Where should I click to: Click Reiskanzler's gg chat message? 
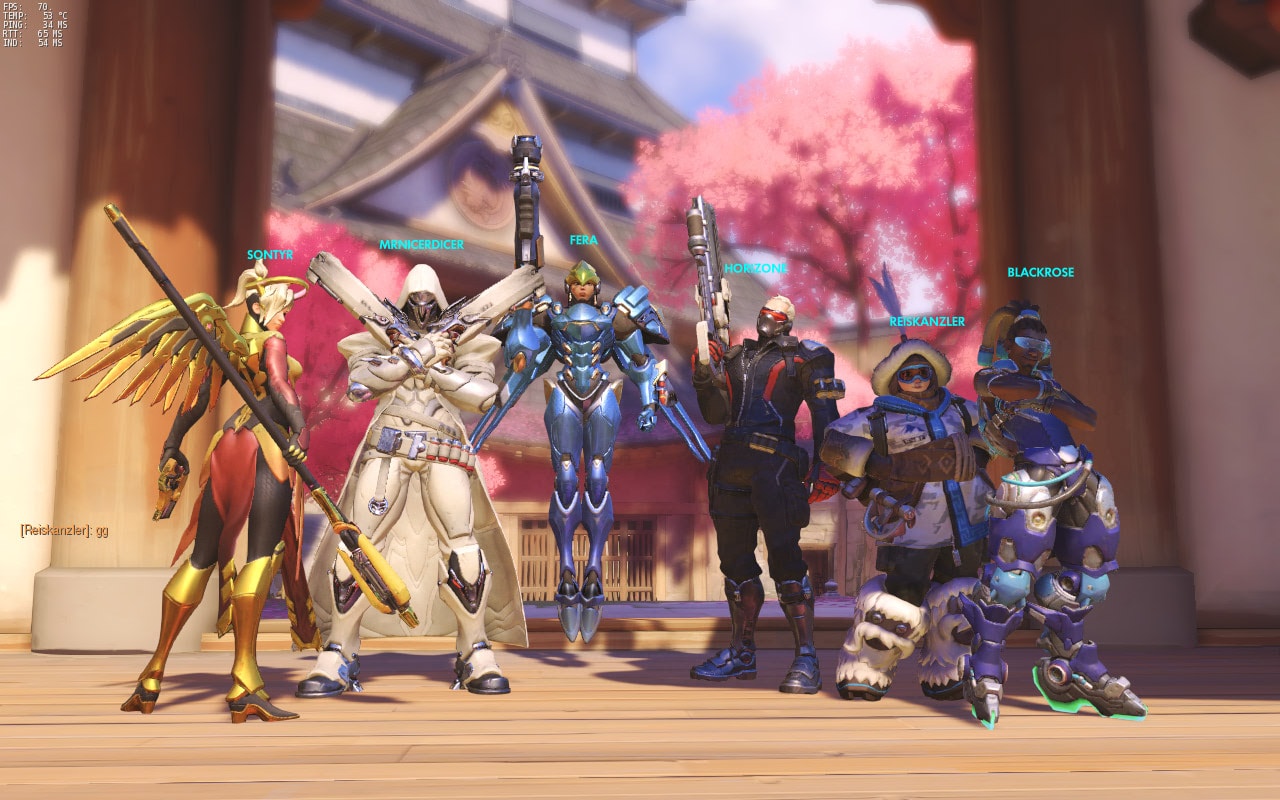coord(64,531)
